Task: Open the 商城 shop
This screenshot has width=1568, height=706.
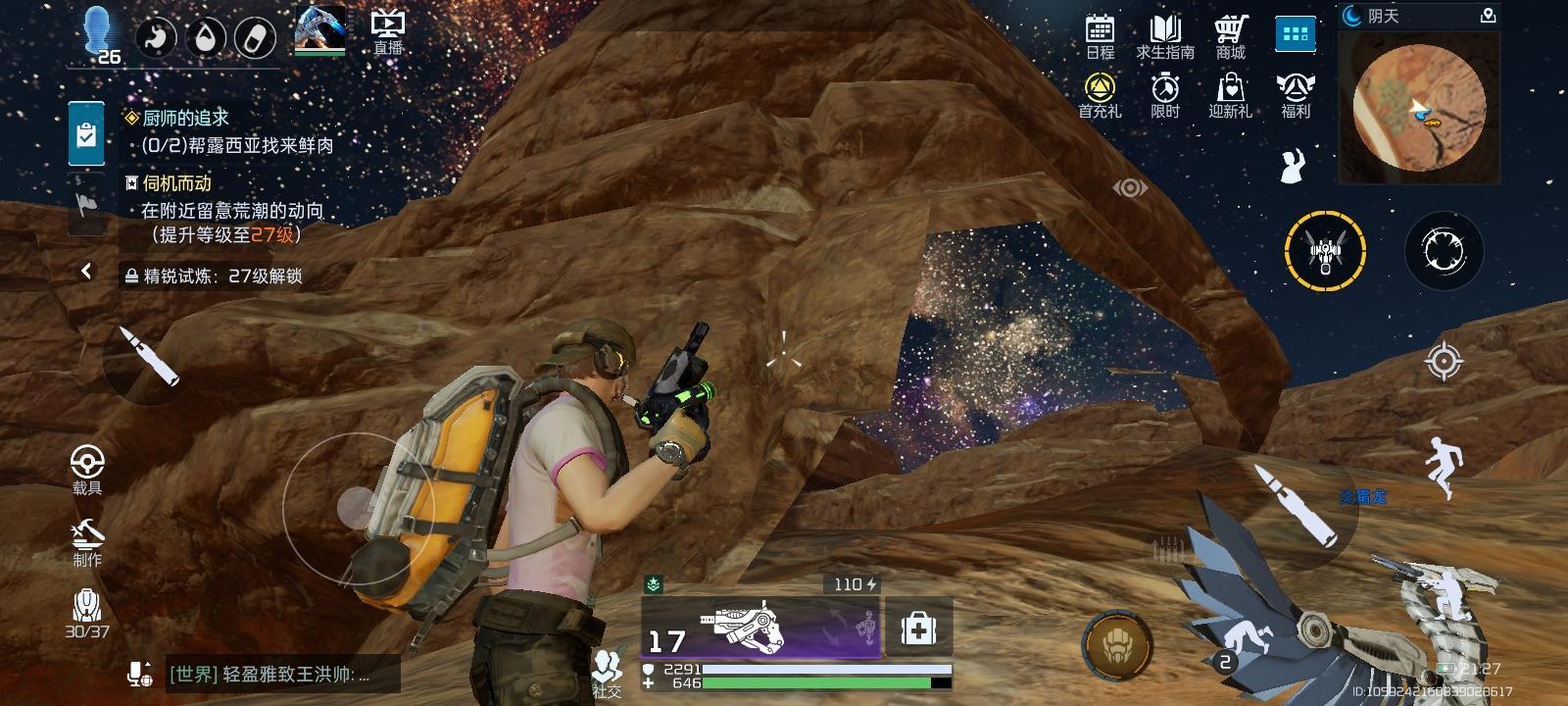Action: [1231, 37]
